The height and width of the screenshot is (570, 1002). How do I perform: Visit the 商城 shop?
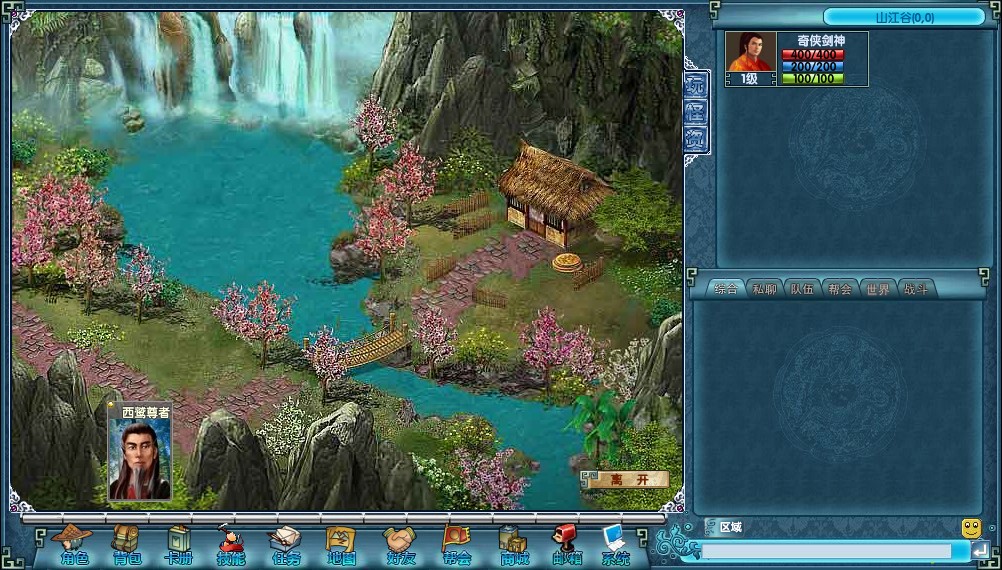(514, 546)
